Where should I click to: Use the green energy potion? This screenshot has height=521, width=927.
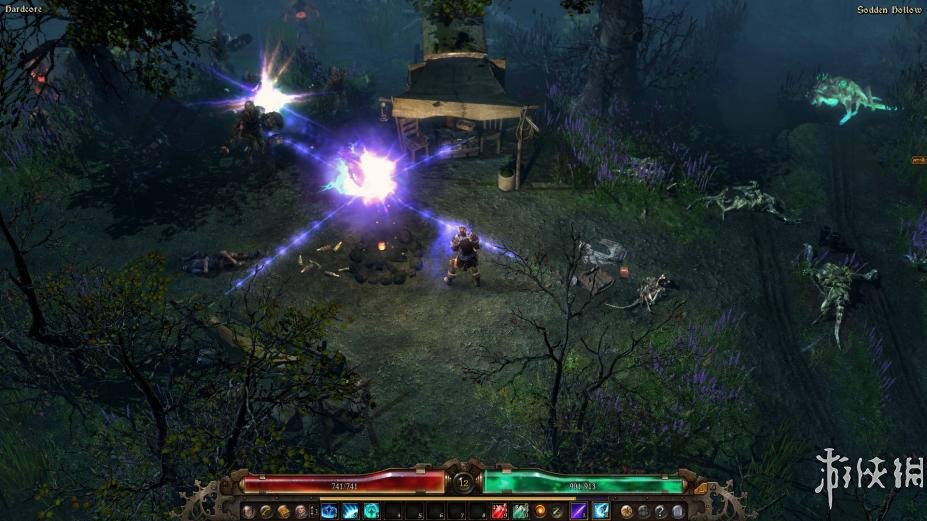(x=520, y=511)
